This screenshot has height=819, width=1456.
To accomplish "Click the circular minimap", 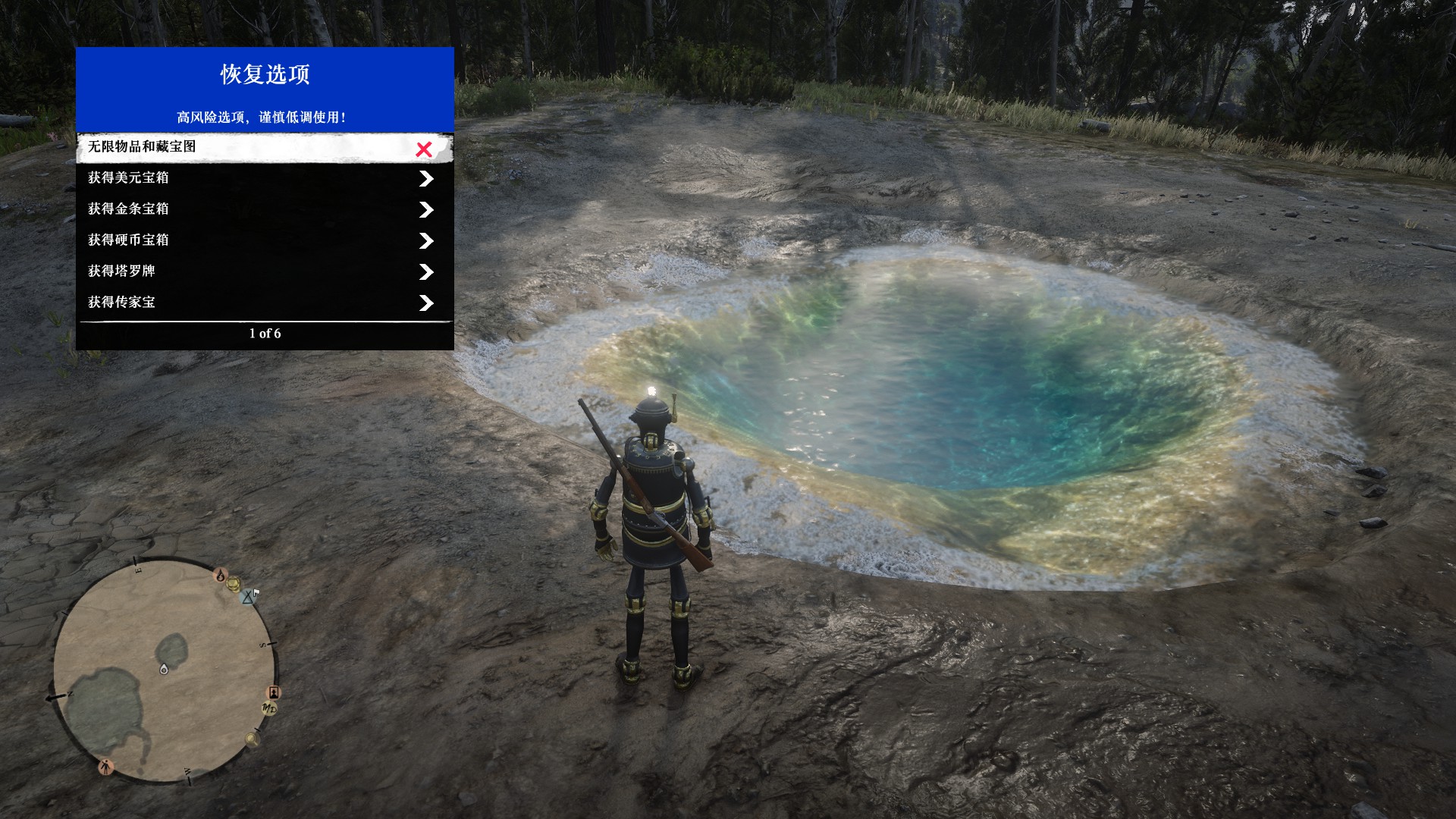I will (x=164, y=670).
